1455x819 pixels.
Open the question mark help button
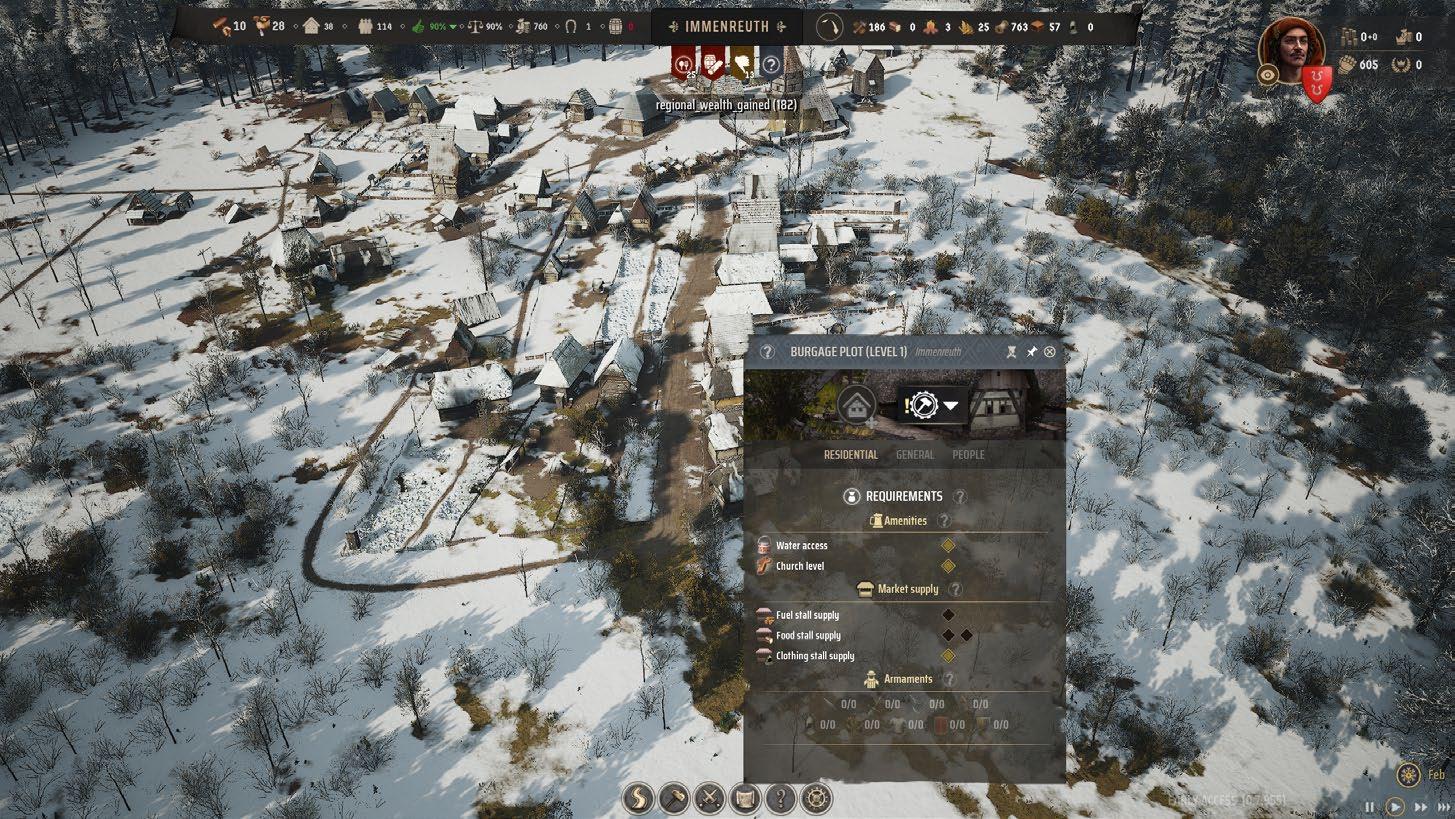click(780, 798)
